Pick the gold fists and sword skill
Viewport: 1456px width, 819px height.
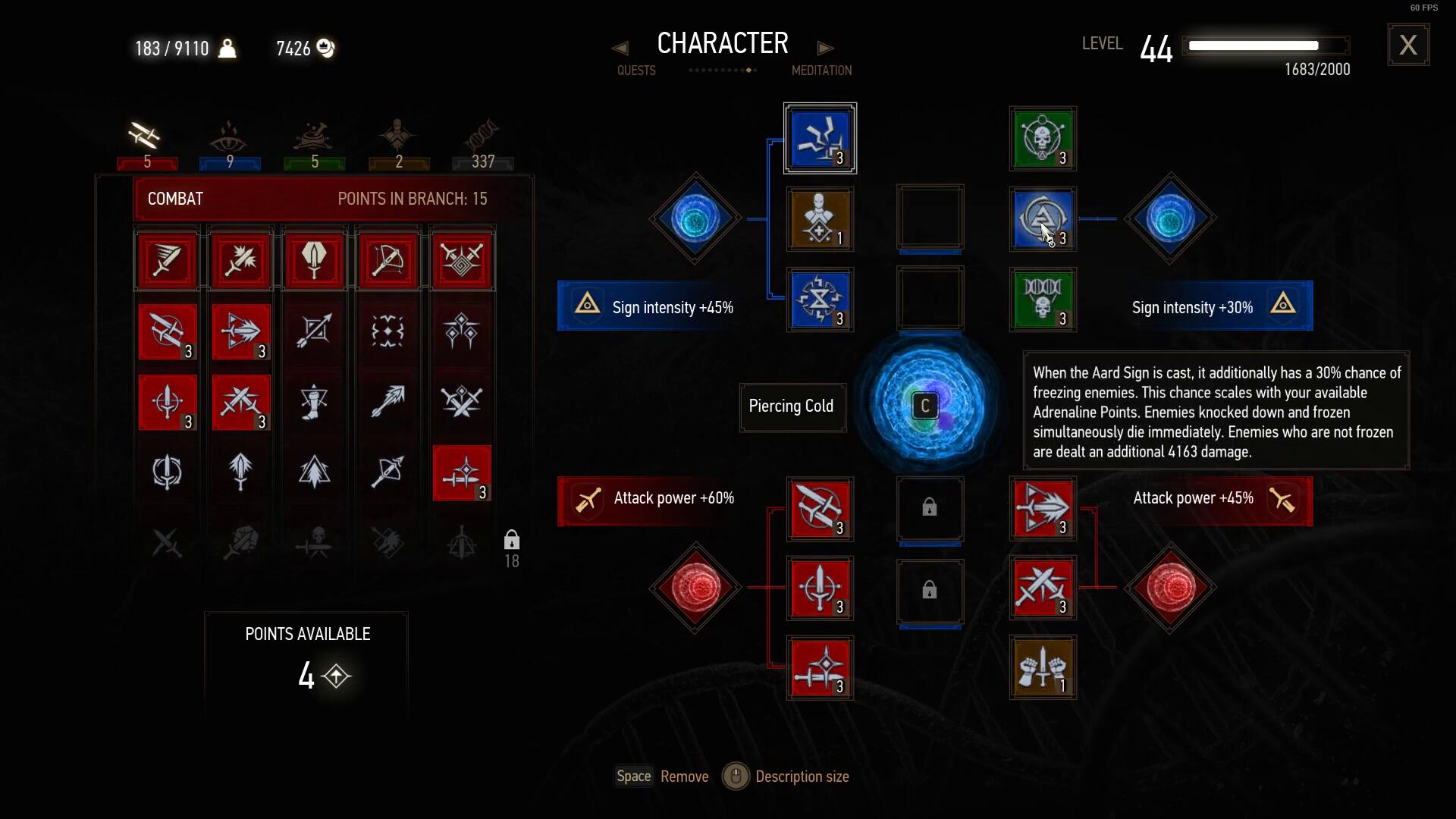1043,667
